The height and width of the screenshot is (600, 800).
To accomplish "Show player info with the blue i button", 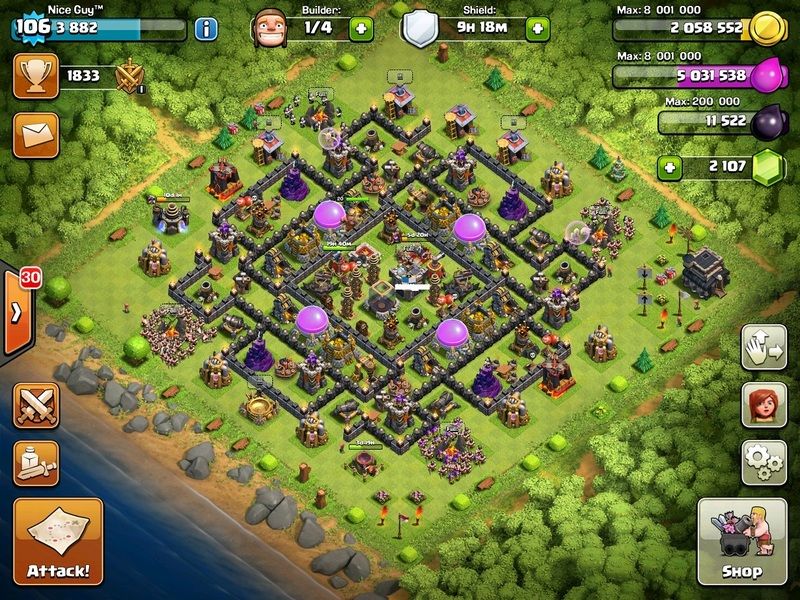I will [207, 28].
